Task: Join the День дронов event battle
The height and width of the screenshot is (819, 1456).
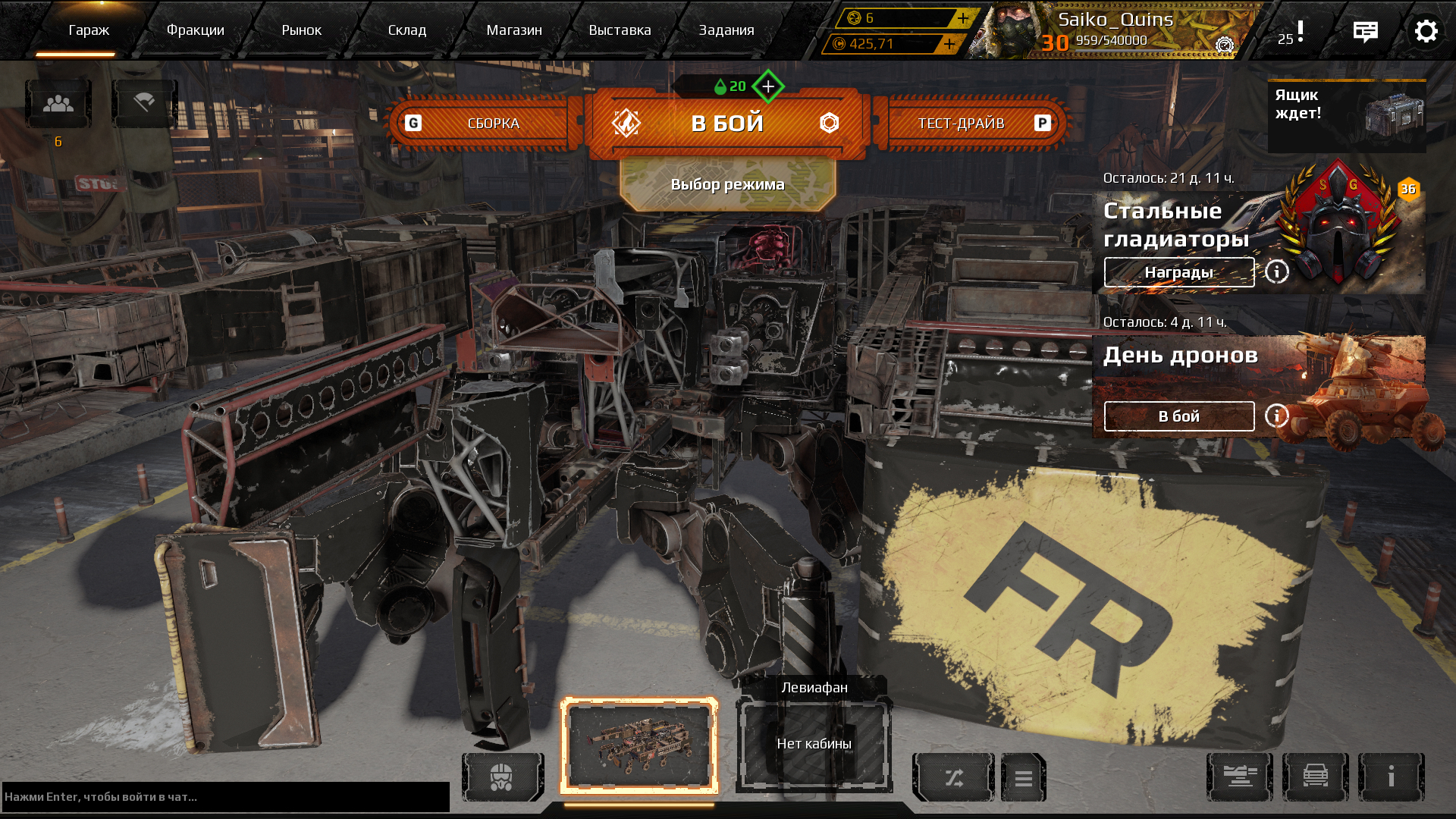Action: [x=1178, y=416]
